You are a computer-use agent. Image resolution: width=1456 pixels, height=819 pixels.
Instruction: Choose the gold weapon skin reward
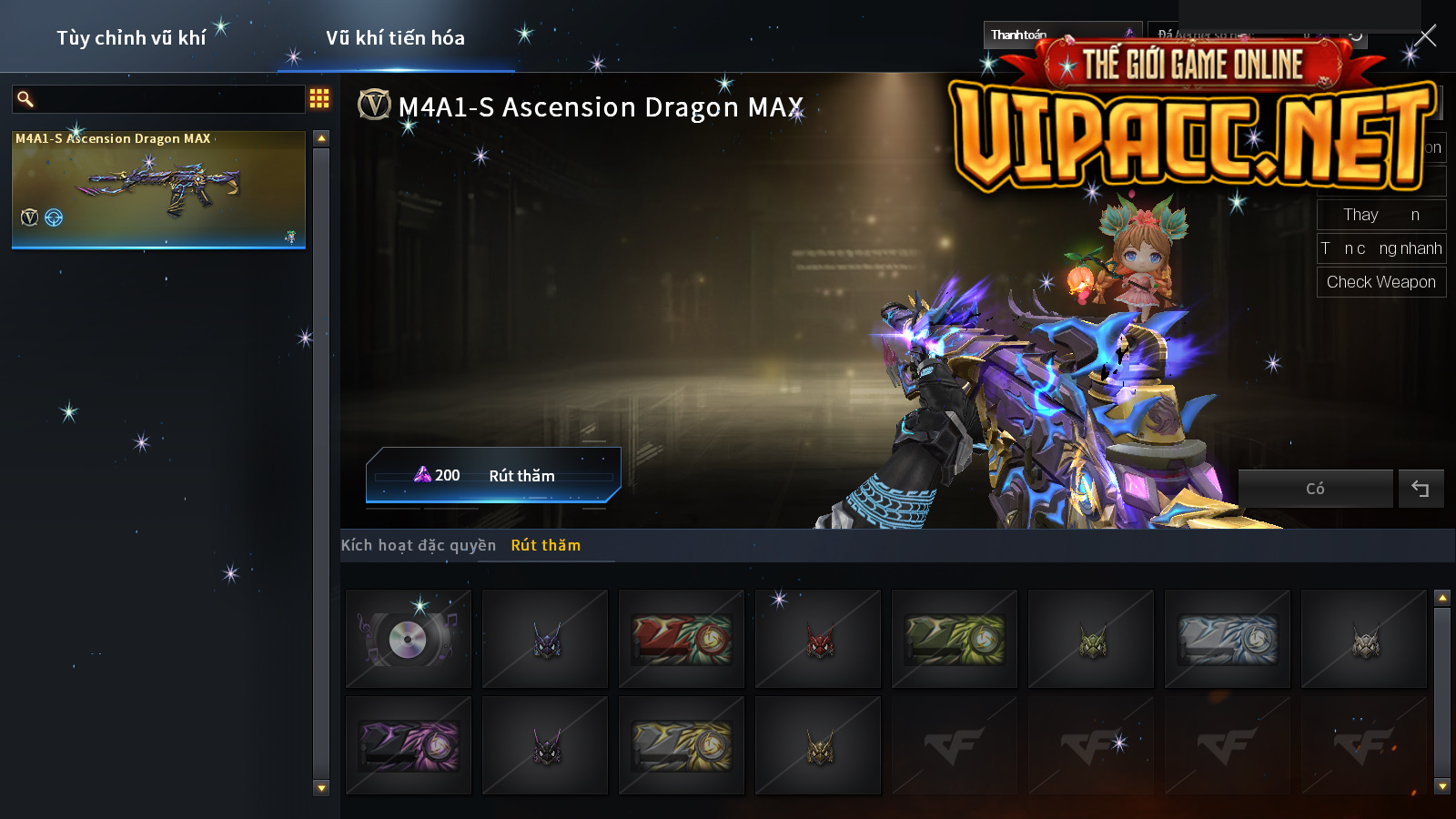pyautogui.click(x=682, y=746)
